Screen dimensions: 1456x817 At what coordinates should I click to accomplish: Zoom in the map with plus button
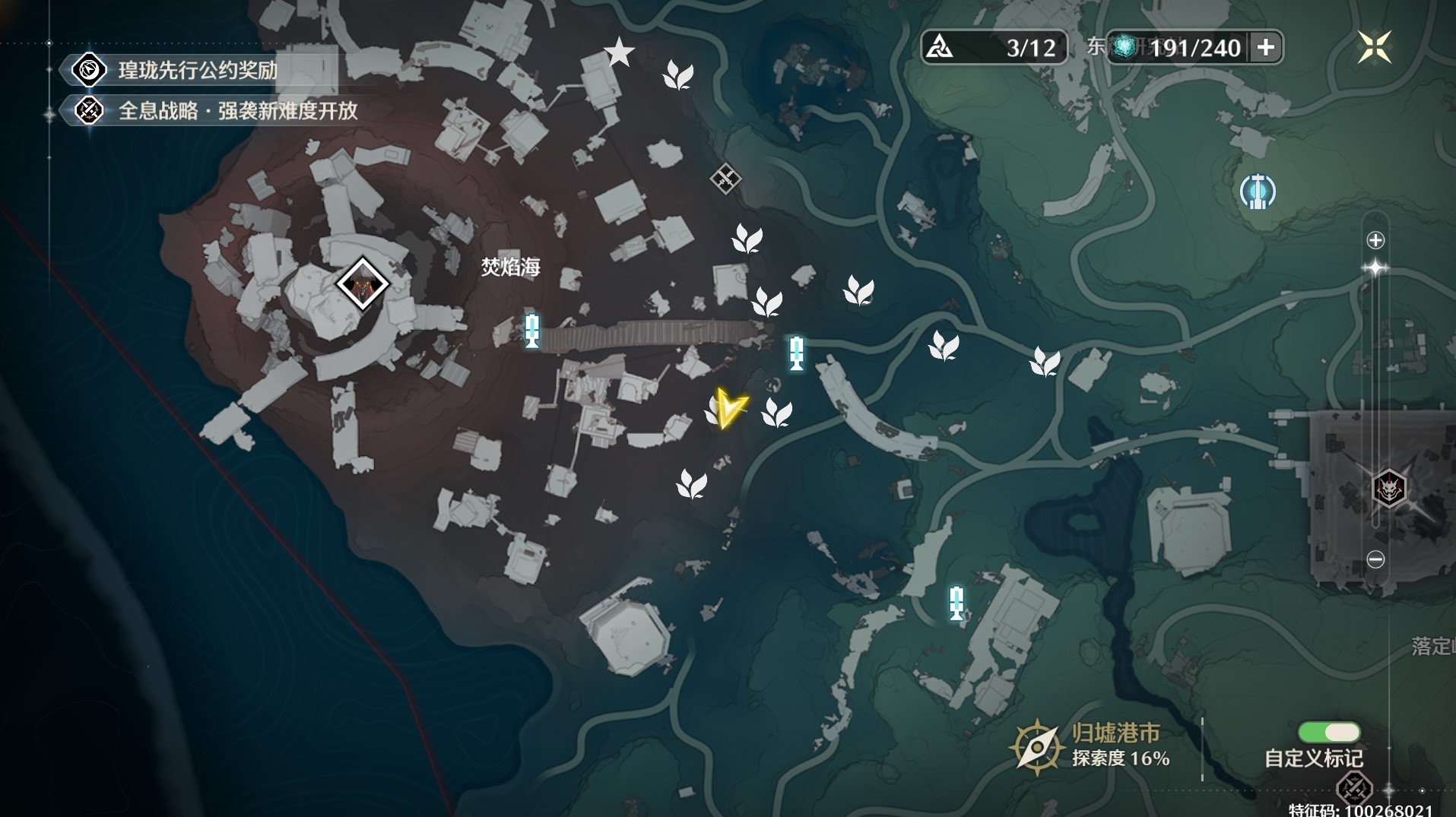(x=1375, y=241)
